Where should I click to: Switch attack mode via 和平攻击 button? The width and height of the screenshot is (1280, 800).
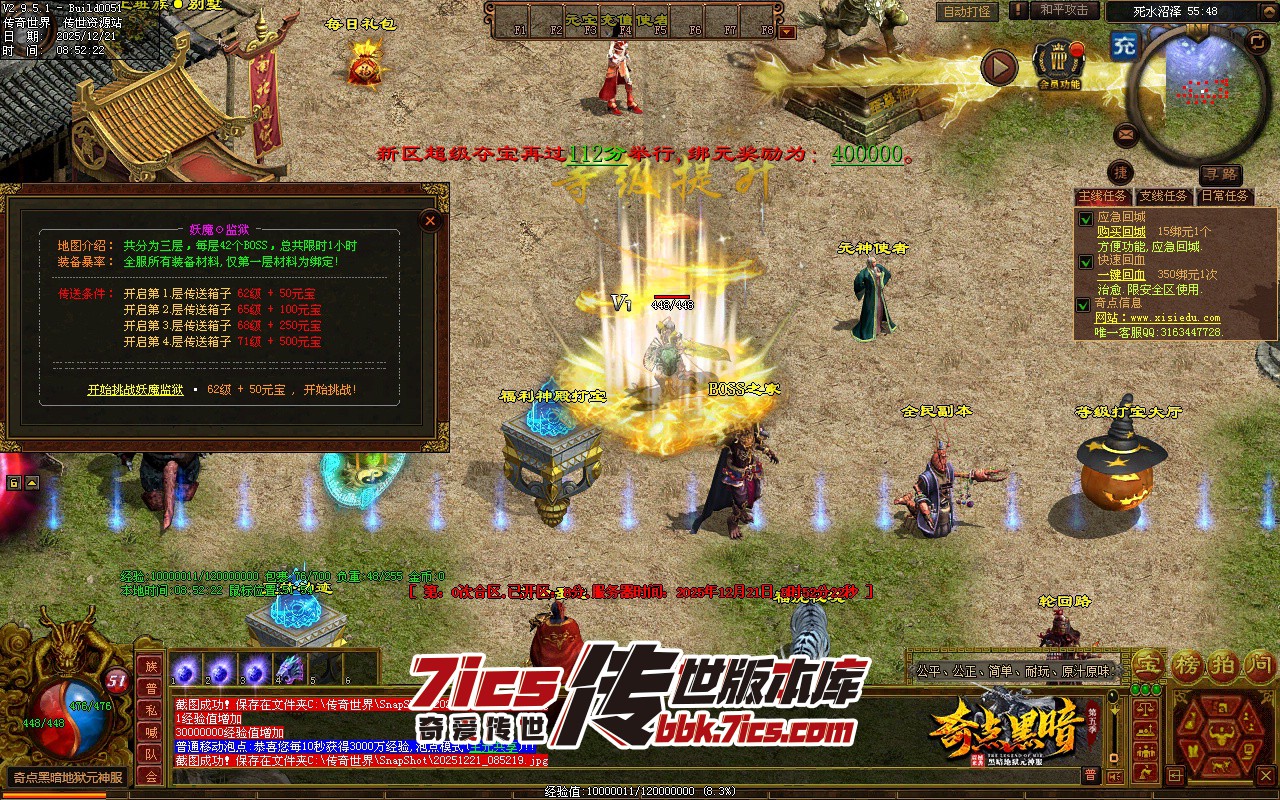coord(1063,10)
